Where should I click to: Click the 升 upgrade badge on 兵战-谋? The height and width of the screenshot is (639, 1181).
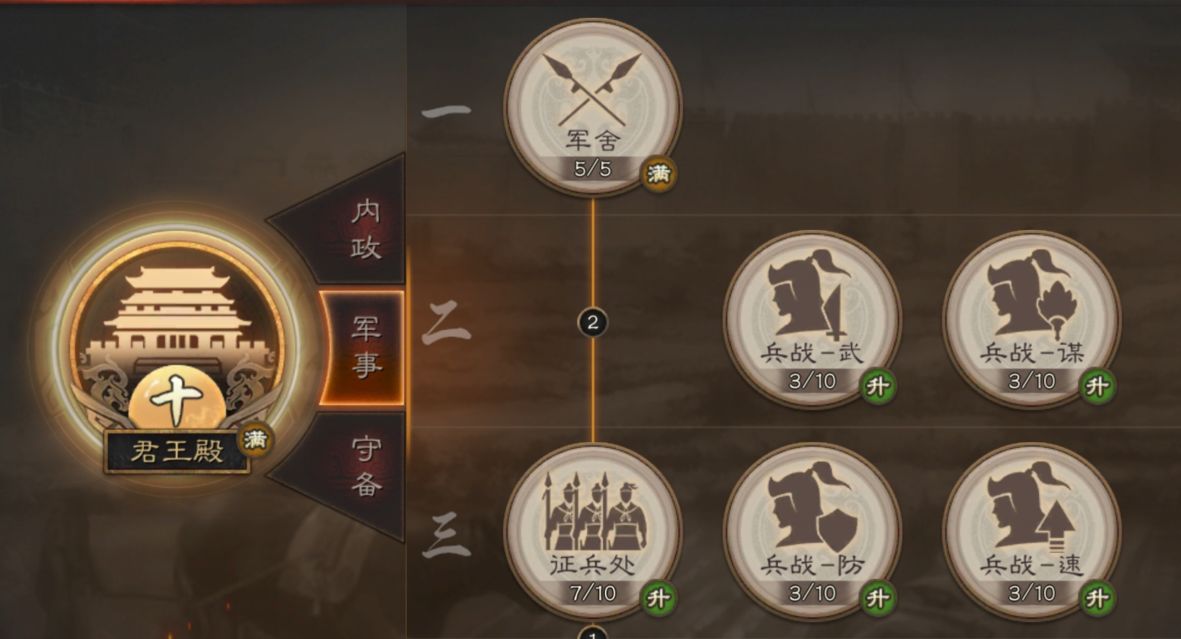[1098, 386]
